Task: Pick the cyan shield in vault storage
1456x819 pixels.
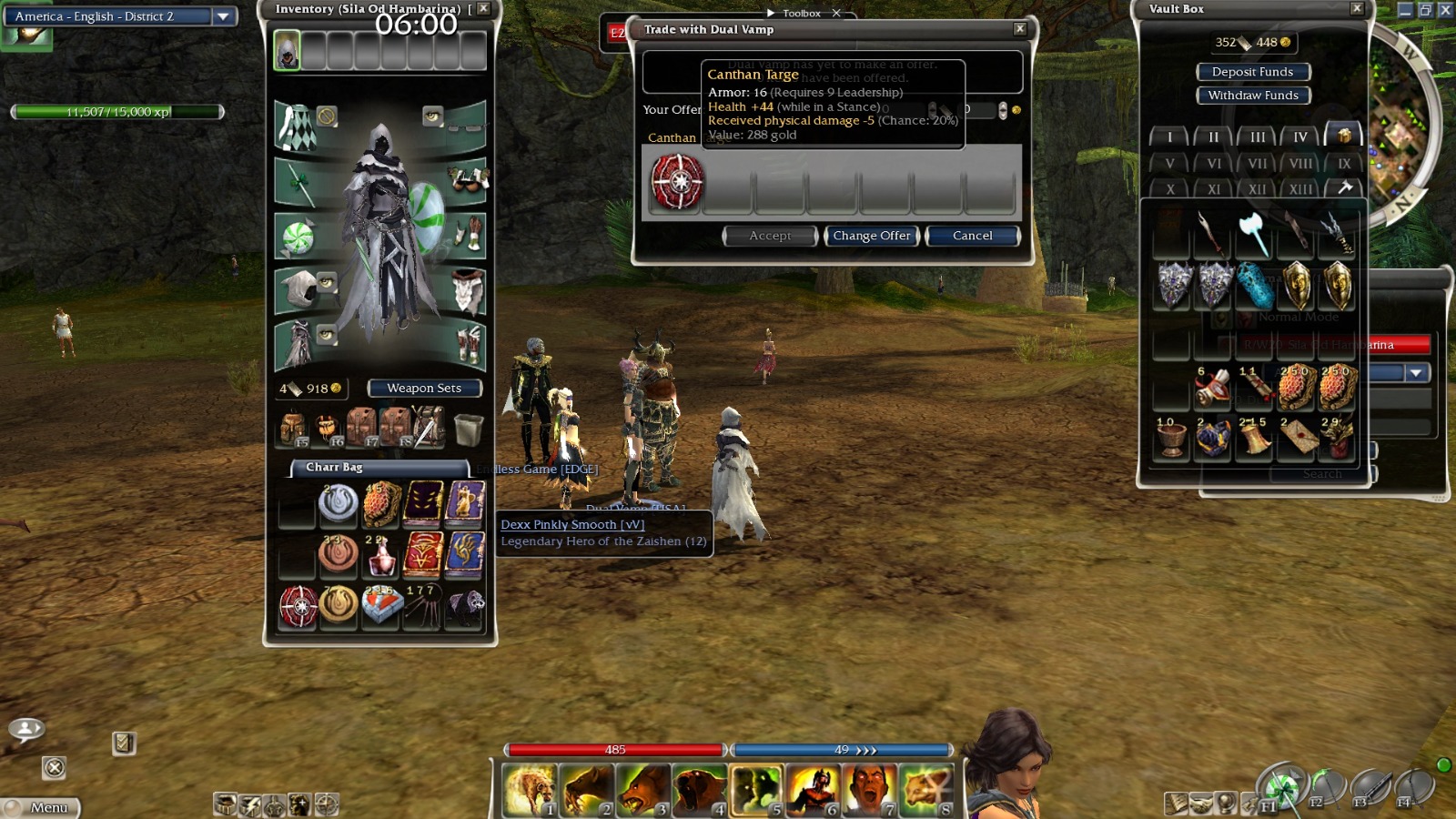Action: tap(1255, 286)
